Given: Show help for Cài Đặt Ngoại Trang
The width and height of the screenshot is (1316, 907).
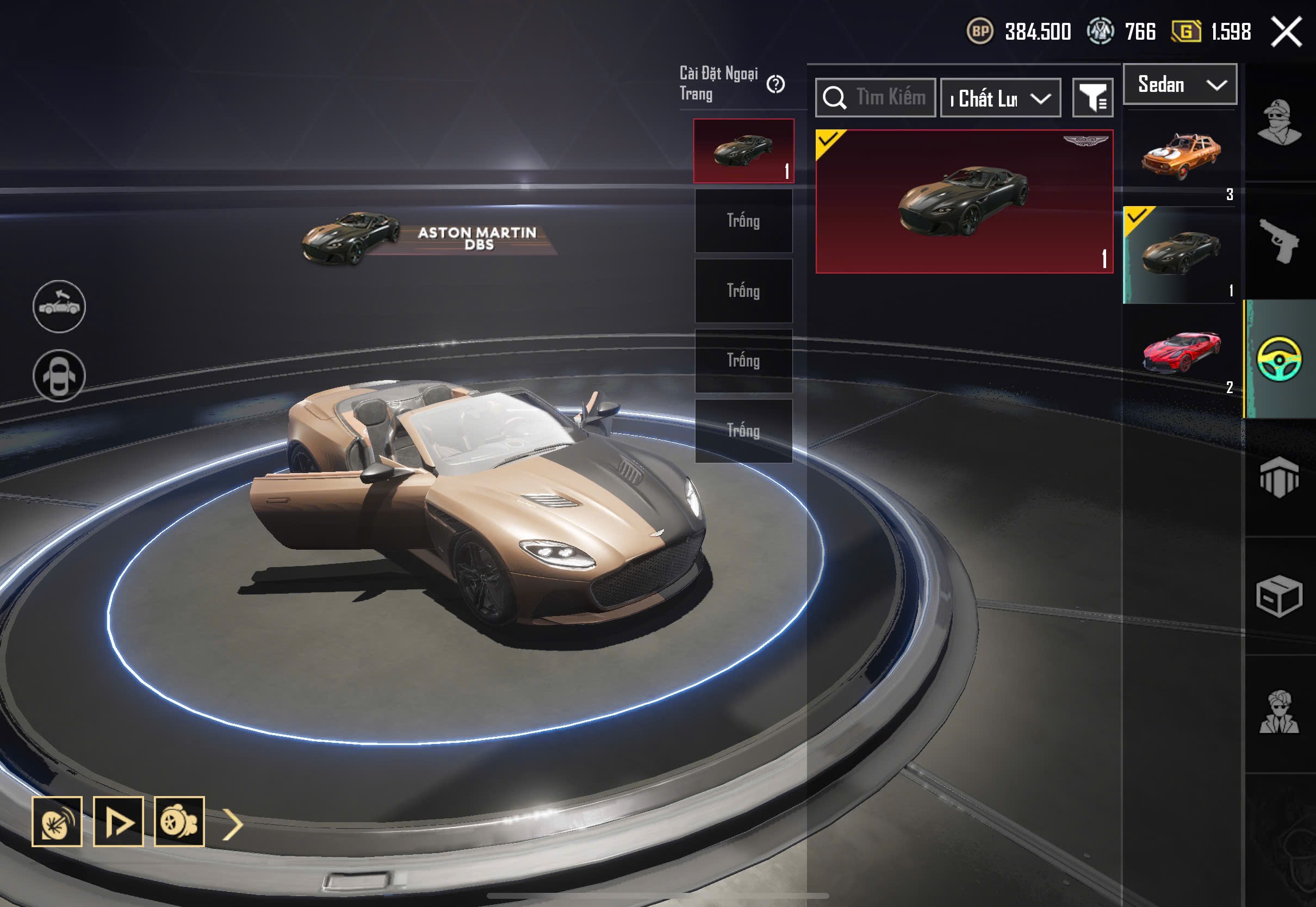Looking at the screenshot, I should (775, 84).
